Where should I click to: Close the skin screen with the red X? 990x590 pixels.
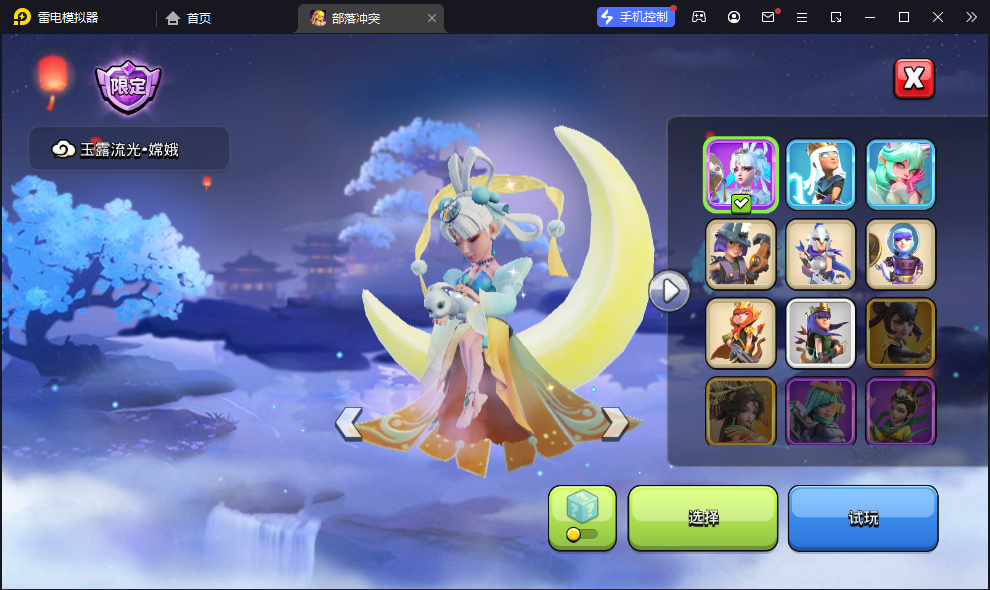[x=913, y=79]
